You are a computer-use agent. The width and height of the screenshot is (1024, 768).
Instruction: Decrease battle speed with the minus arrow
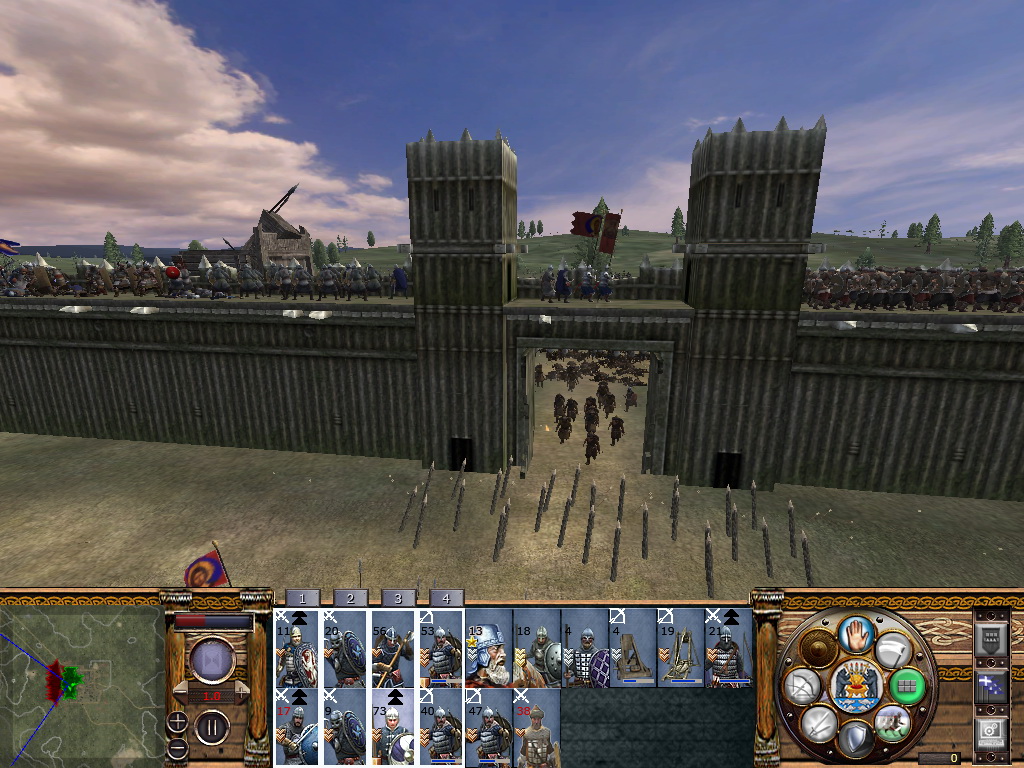pyautogui.click(x=179, y=691)
